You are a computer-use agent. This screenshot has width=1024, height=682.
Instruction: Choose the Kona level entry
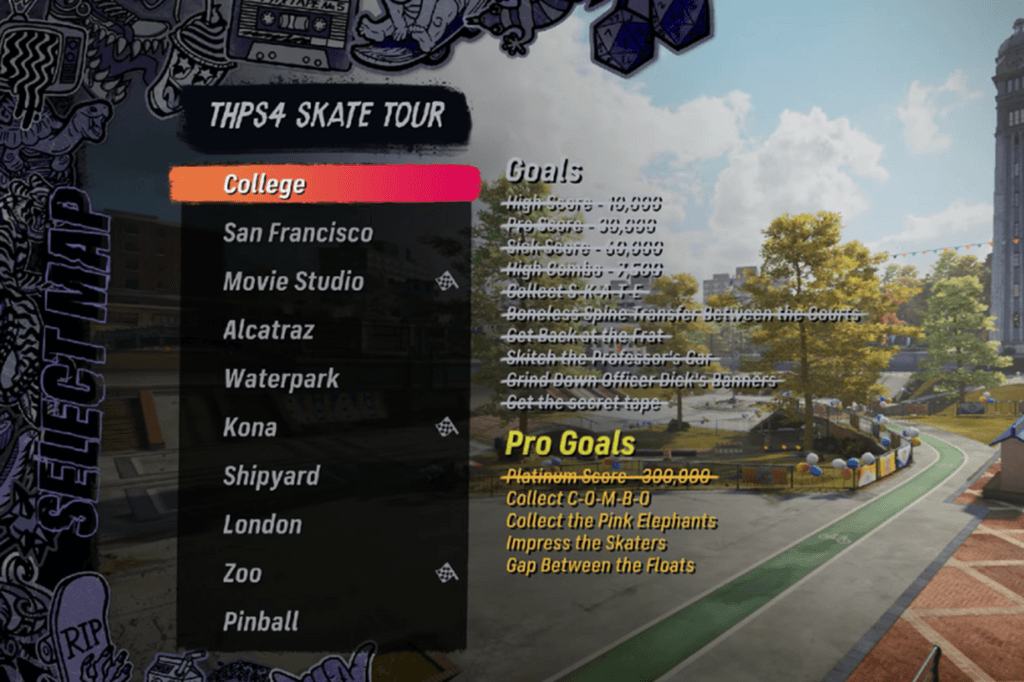coord(250,427)
